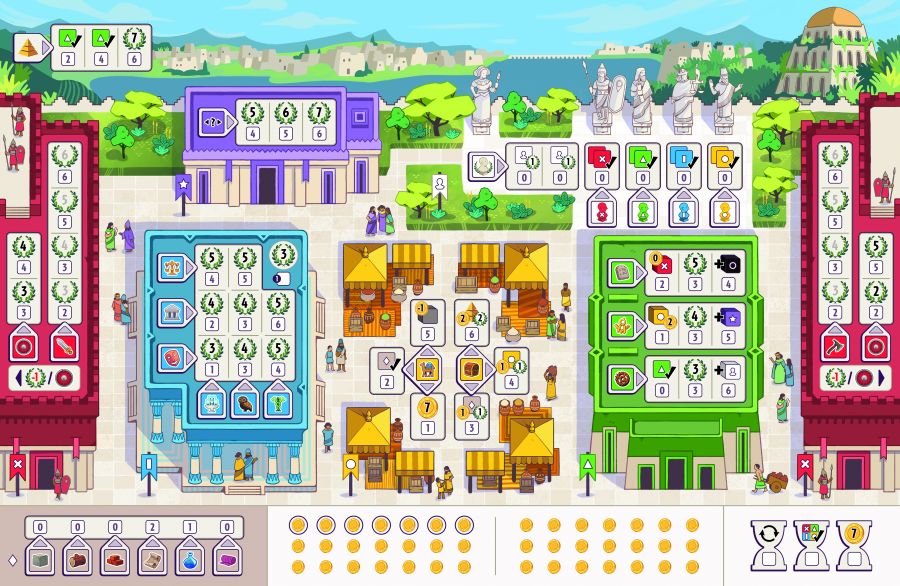
Task: Pick the yellow meeple worker slot
Action: (x=723, y=211)
